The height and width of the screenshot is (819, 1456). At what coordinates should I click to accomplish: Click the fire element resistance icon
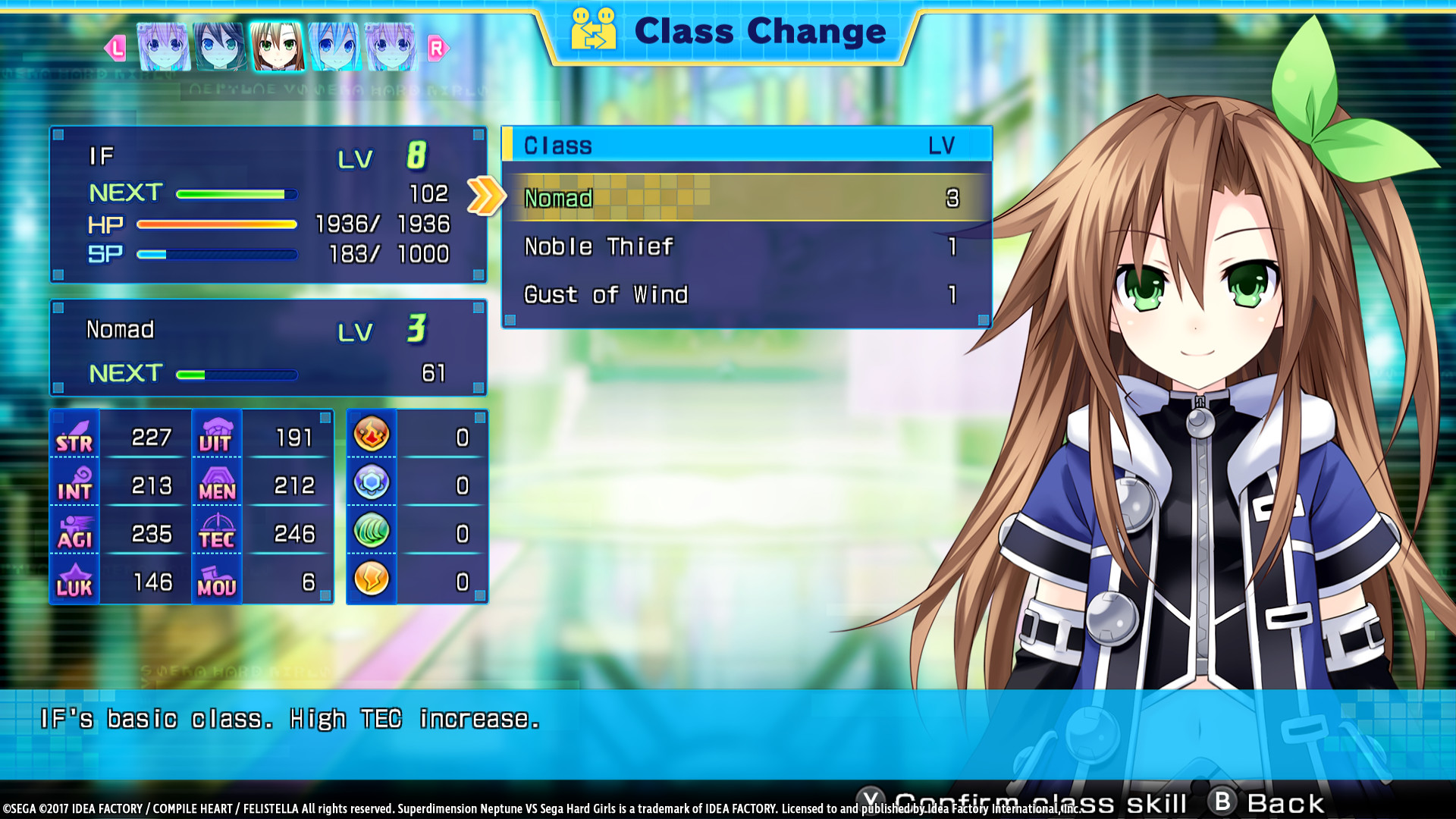point(372,436)
